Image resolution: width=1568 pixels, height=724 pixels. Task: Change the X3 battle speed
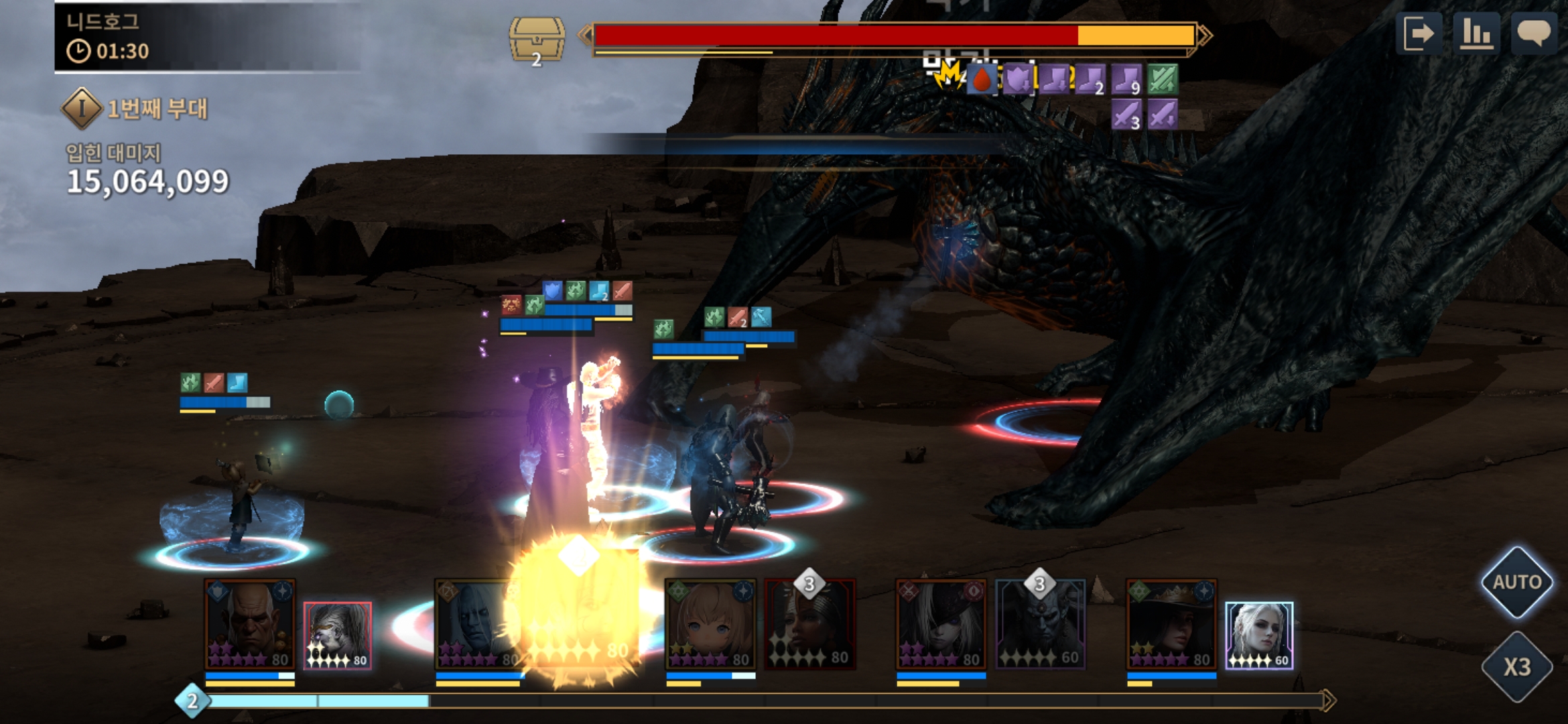click(x=1516, y=667)
